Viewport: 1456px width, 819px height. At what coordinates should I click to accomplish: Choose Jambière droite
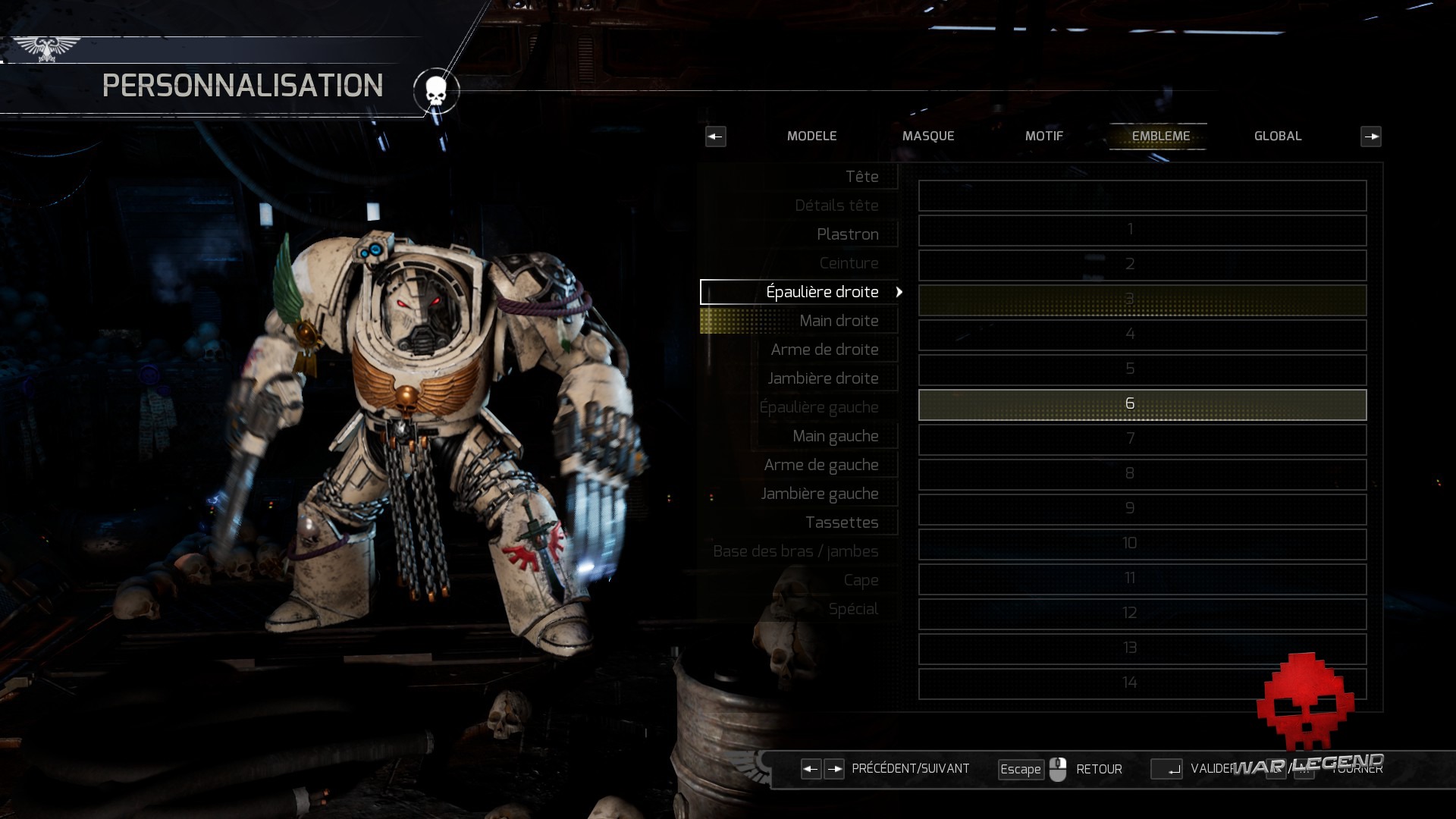point(823,378)
